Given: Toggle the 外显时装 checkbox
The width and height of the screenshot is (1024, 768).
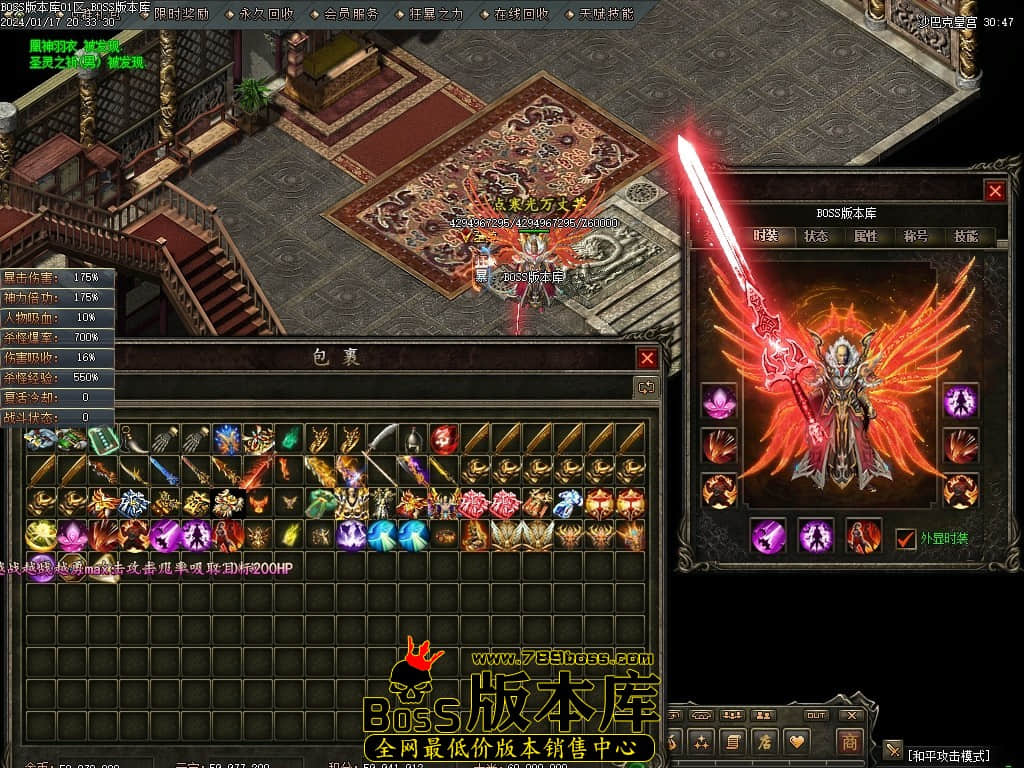Looking at the screenshot, I should pyautogui.click(x=906, y=538).
